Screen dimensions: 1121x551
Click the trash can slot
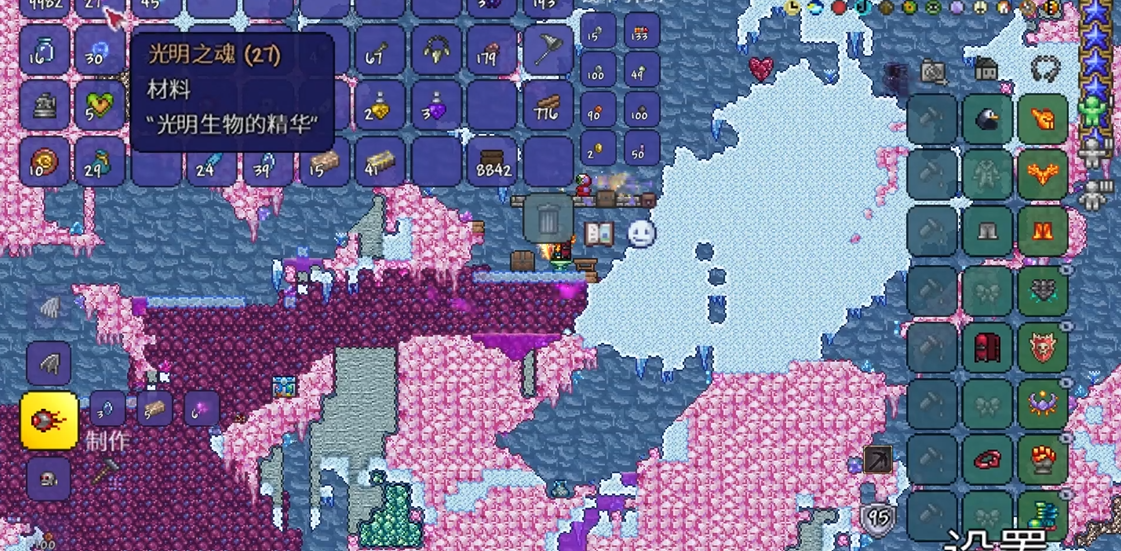coord(548,218)
